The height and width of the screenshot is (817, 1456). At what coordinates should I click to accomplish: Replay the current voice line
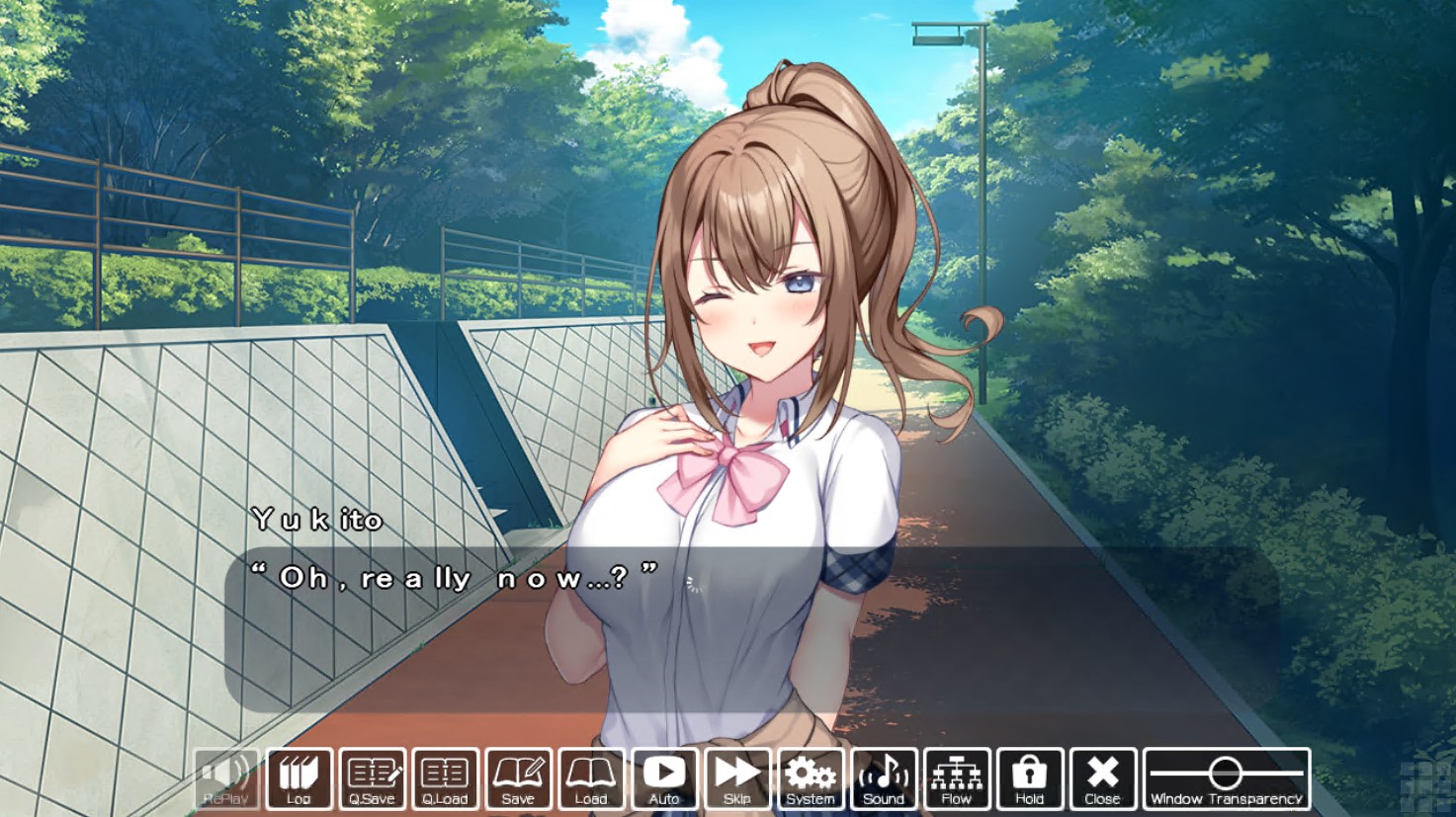pos(226,778)
